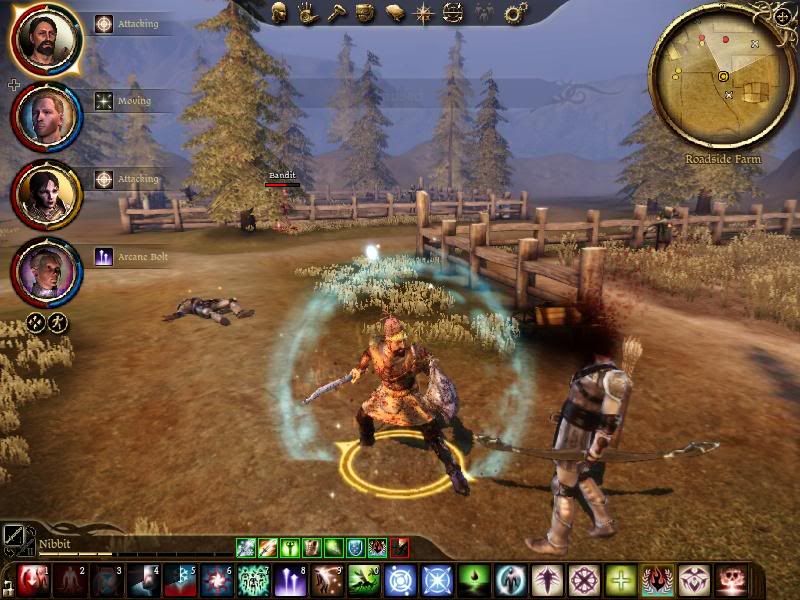
Task: Use the red quickbar ability in slot 1
Action: [x=34, y=581]
